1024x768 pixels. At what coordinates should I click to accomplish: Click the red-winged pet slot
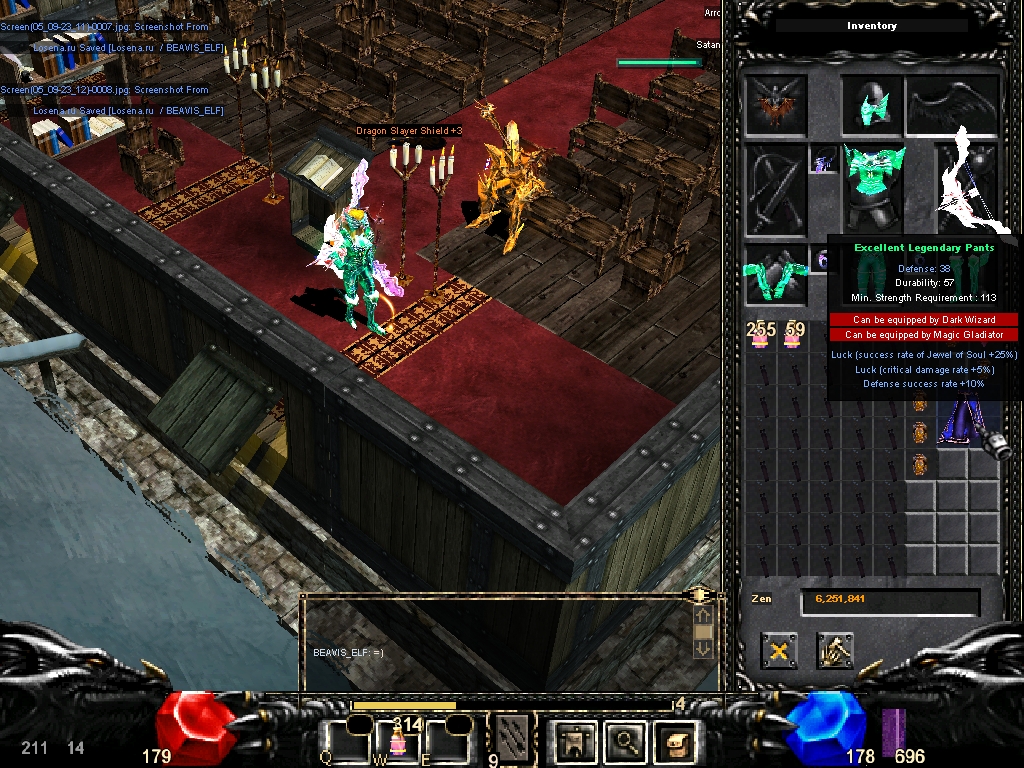(x=775, y=105)
